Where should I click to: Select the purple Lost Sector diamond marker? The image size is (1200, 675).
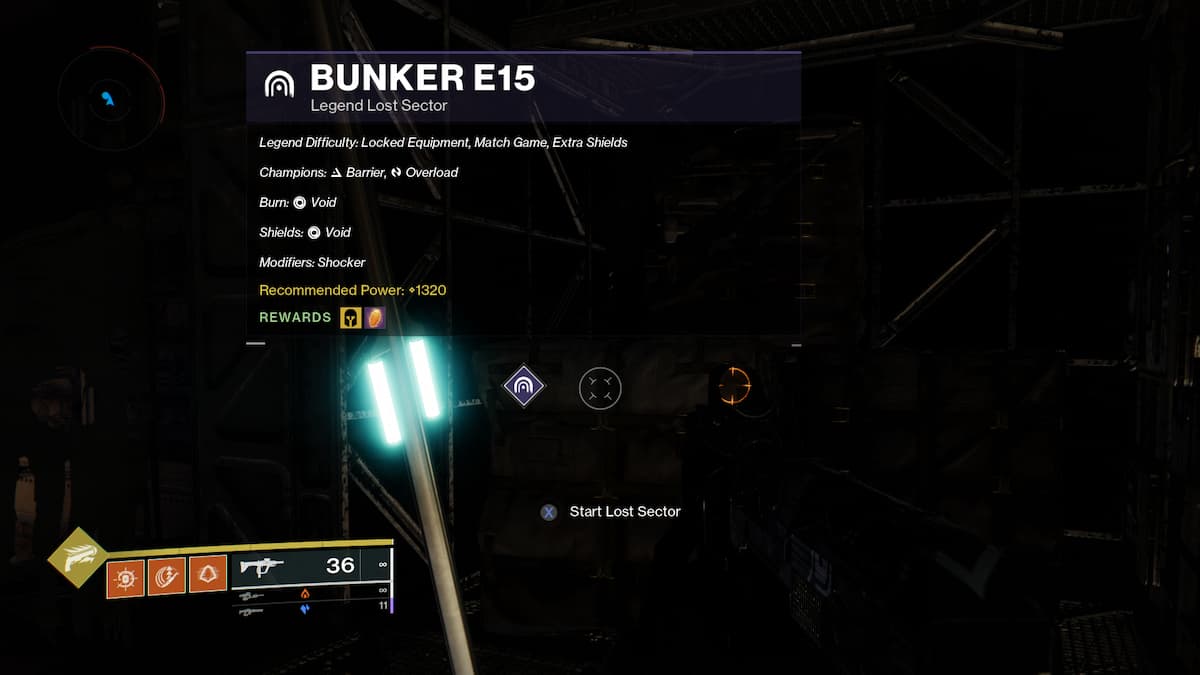[x=523, y=386]
